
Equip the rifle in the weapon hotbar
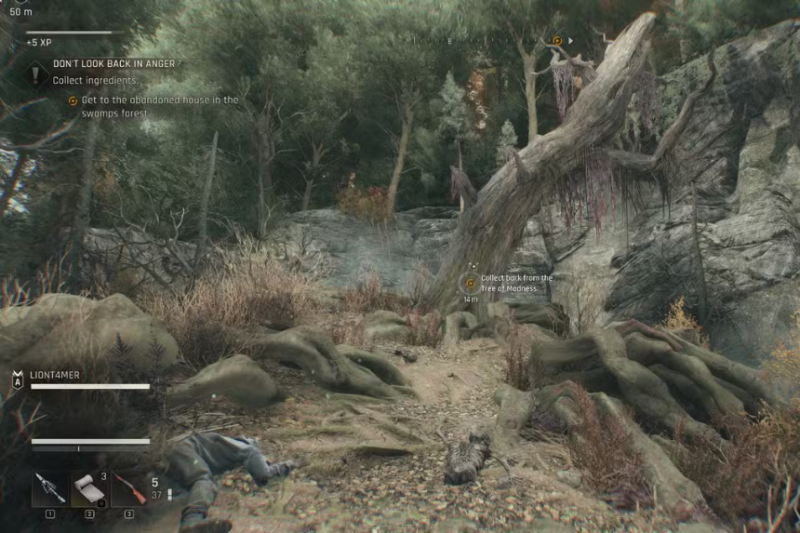[129, 489]
